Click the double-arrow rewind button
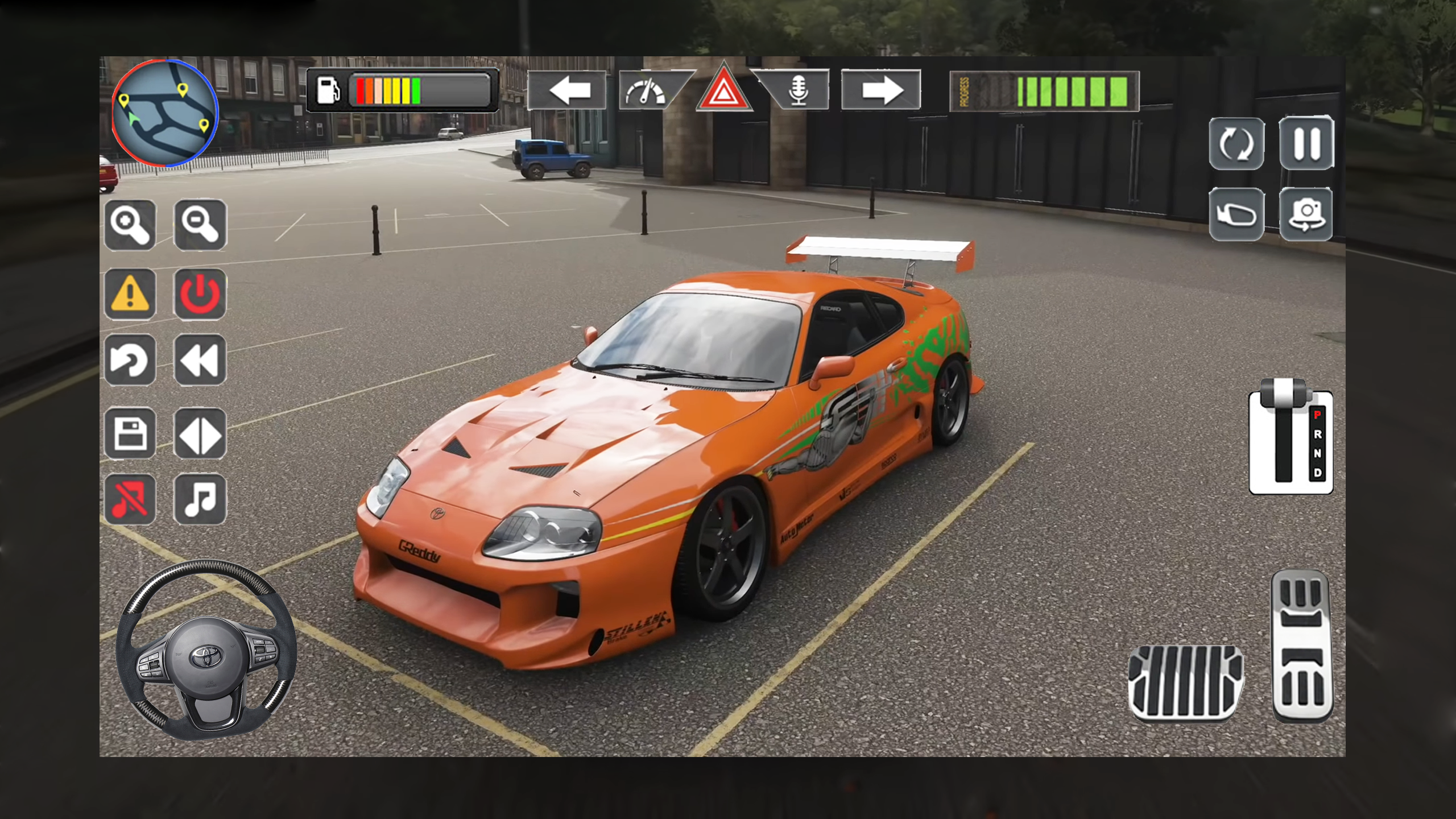The image size is (1456, 819). (200, 361)
